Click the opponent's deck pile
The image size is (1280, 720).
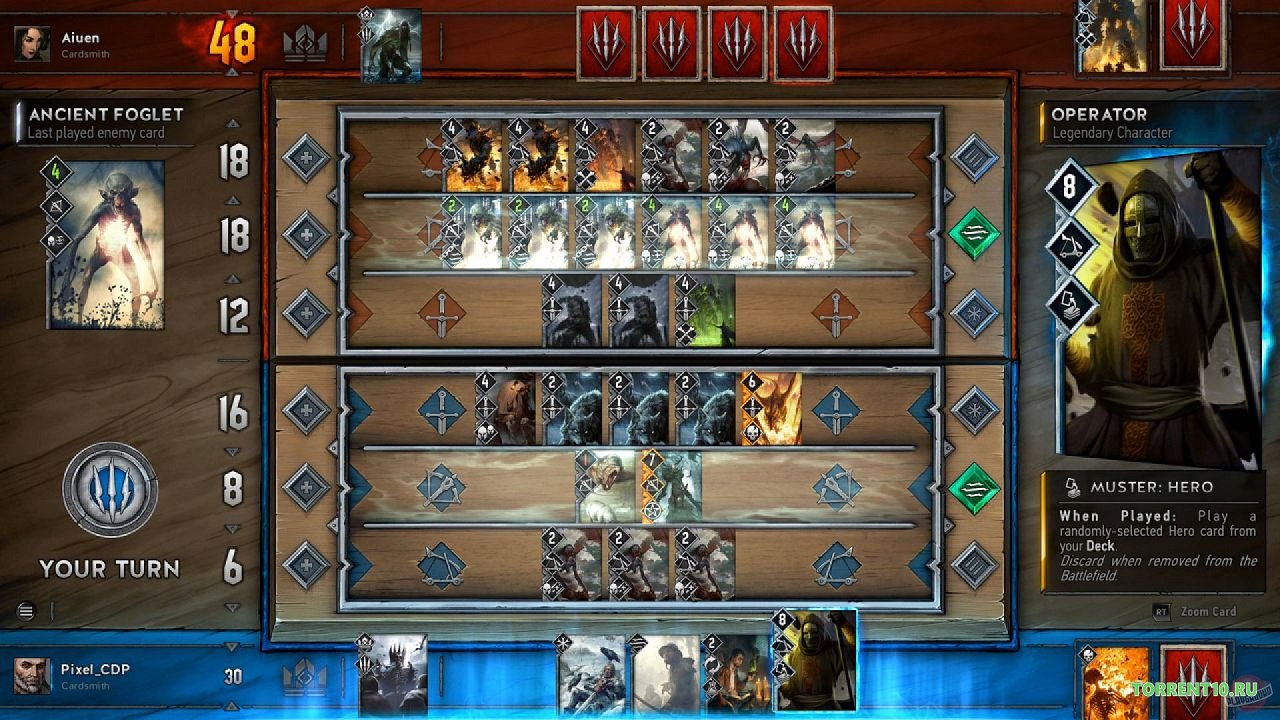click(1192, 38)
